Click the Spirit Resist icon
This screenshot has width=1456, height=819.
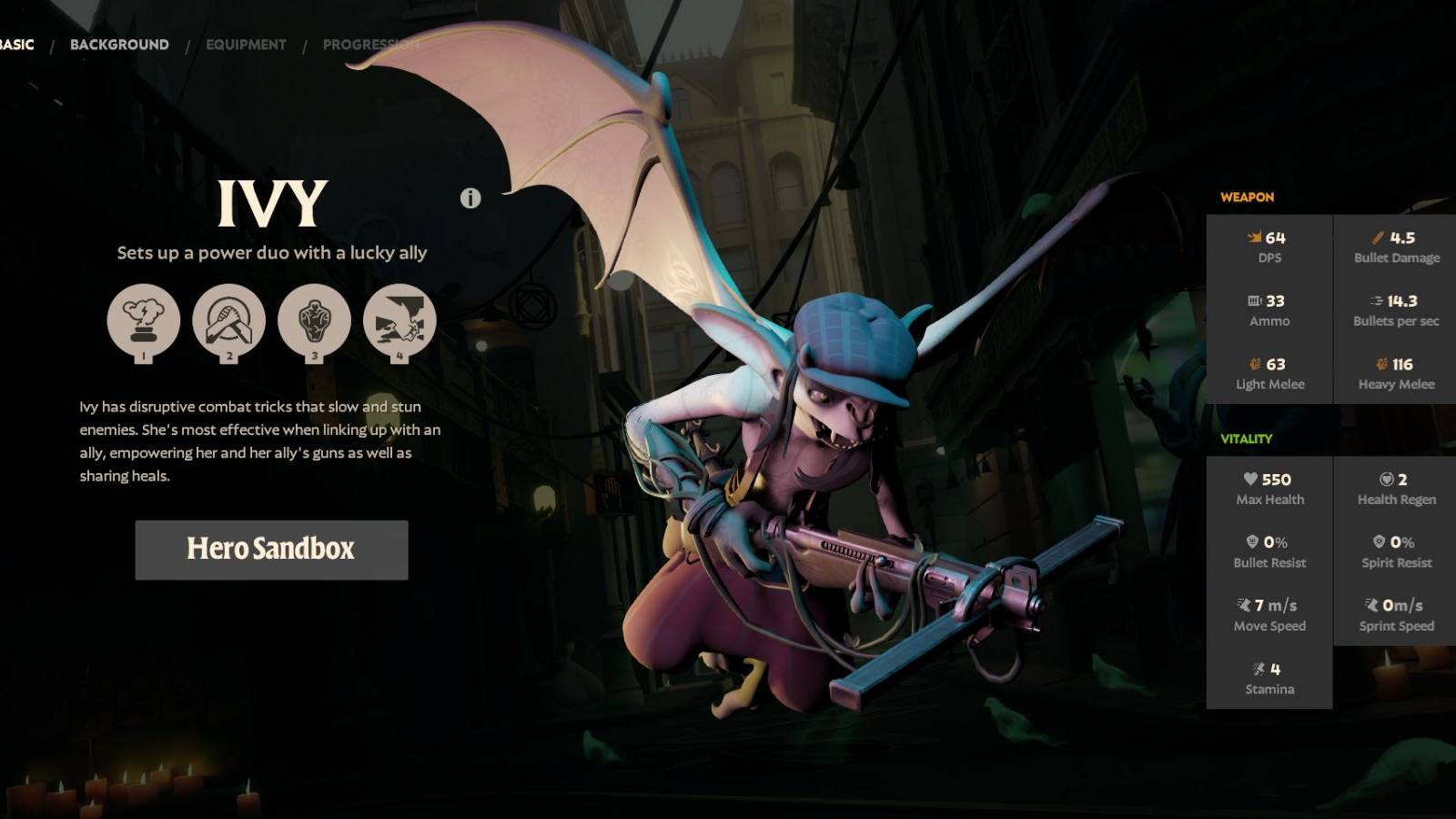click(x=1381, y=541)
